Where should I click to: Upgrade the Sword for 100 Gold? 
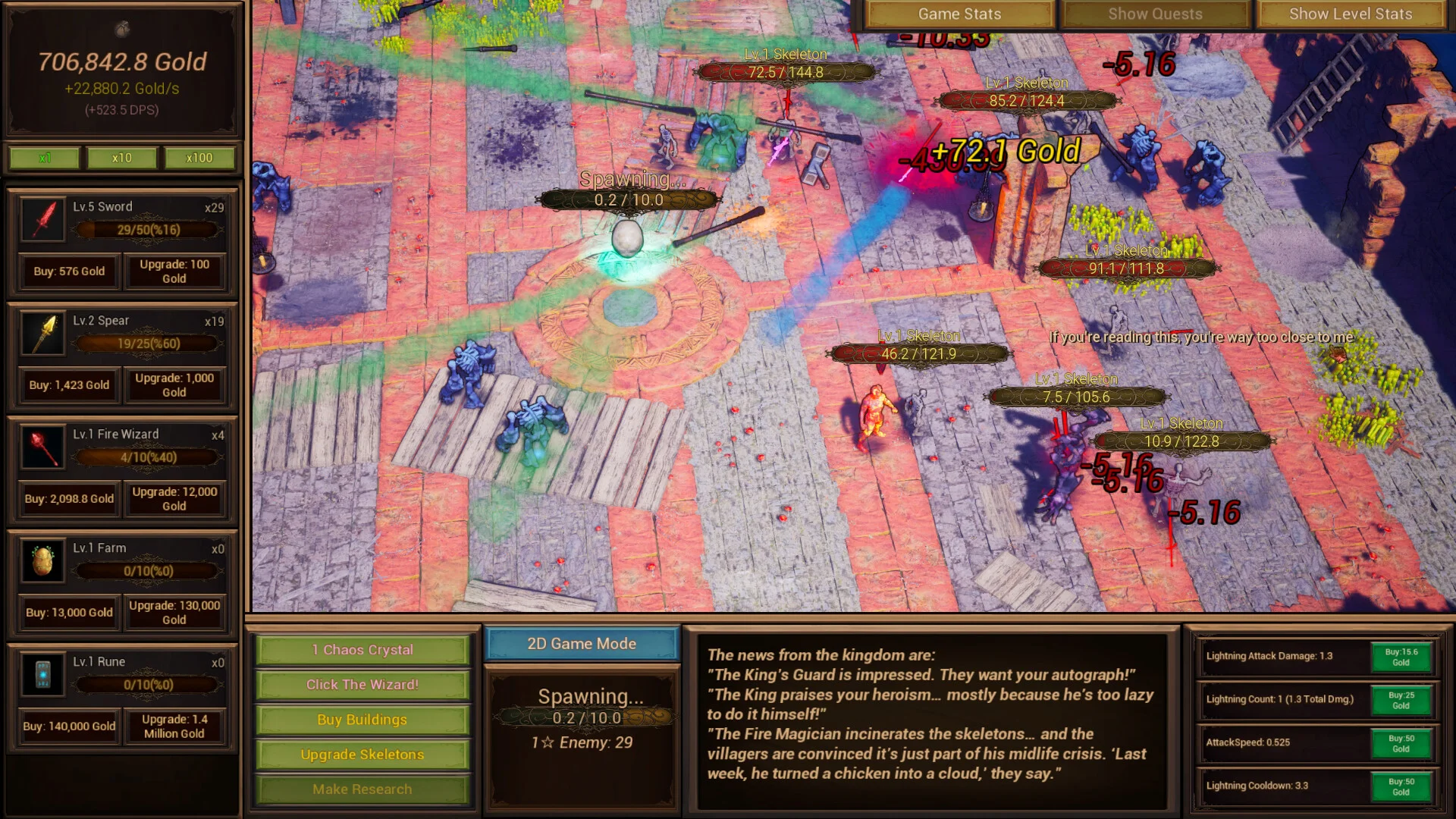point(174,271)
